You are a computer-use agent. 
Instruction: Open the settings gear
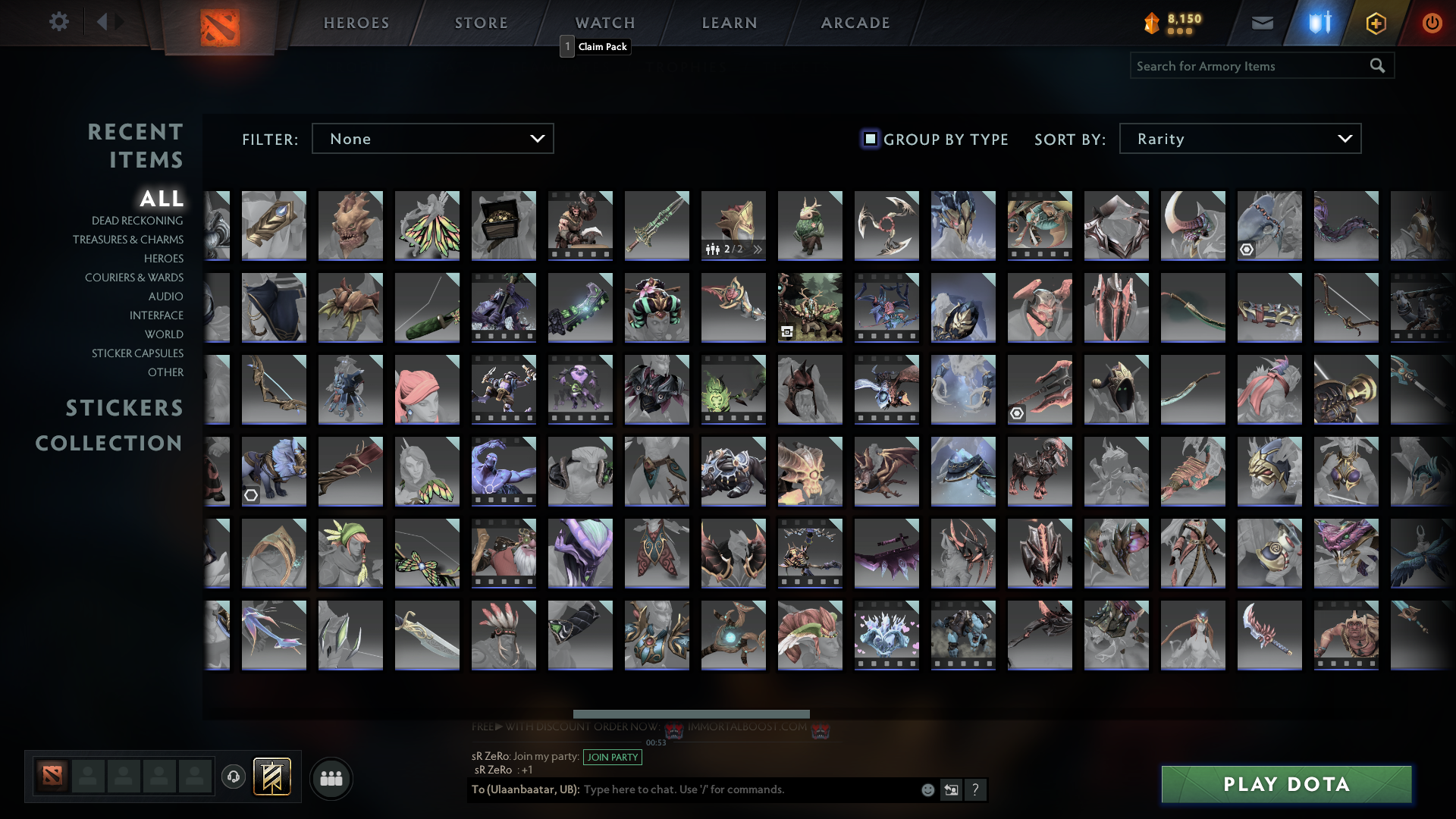point(59,22)
